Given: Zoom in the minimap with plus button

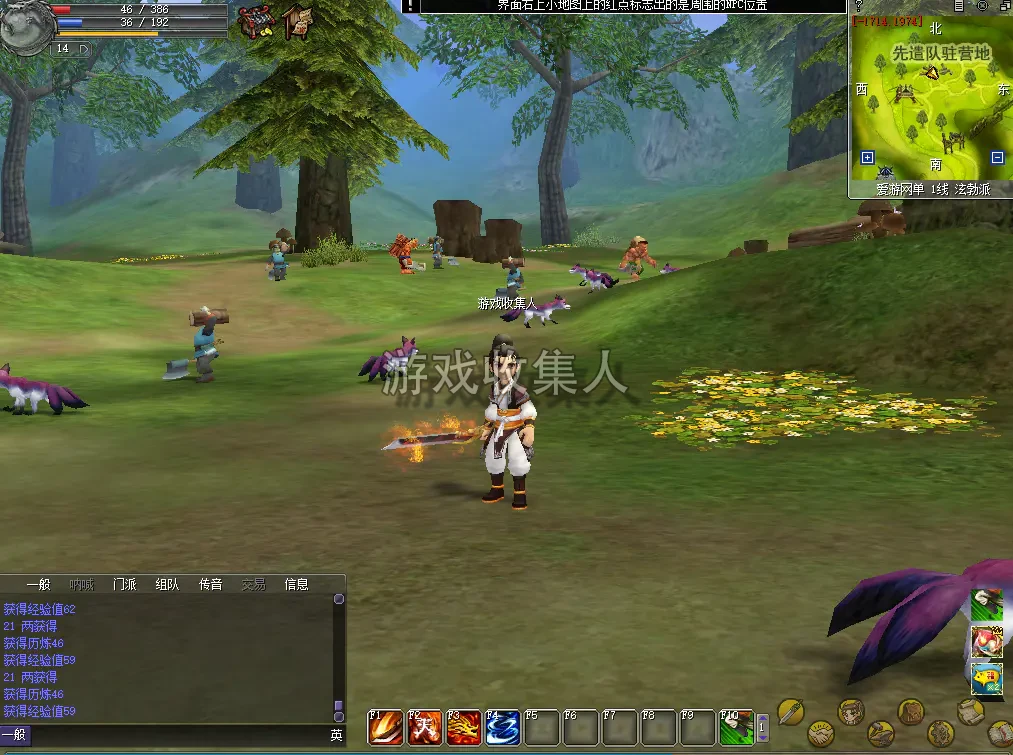Looking at the screenshot, I should (x=867, y=157).
